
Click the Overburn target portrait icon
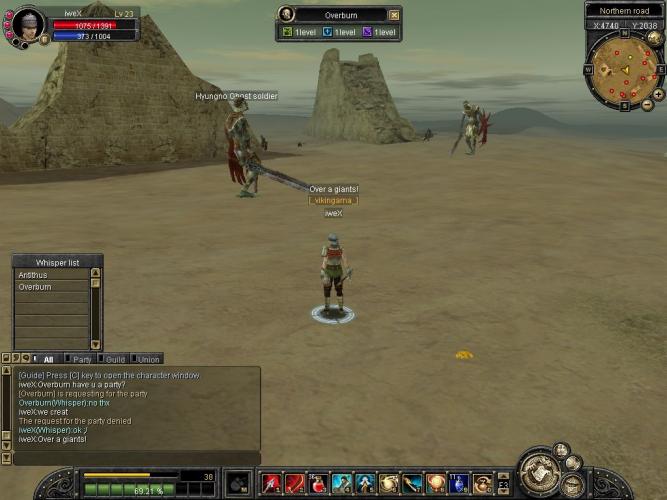click(x=287, y=15)
